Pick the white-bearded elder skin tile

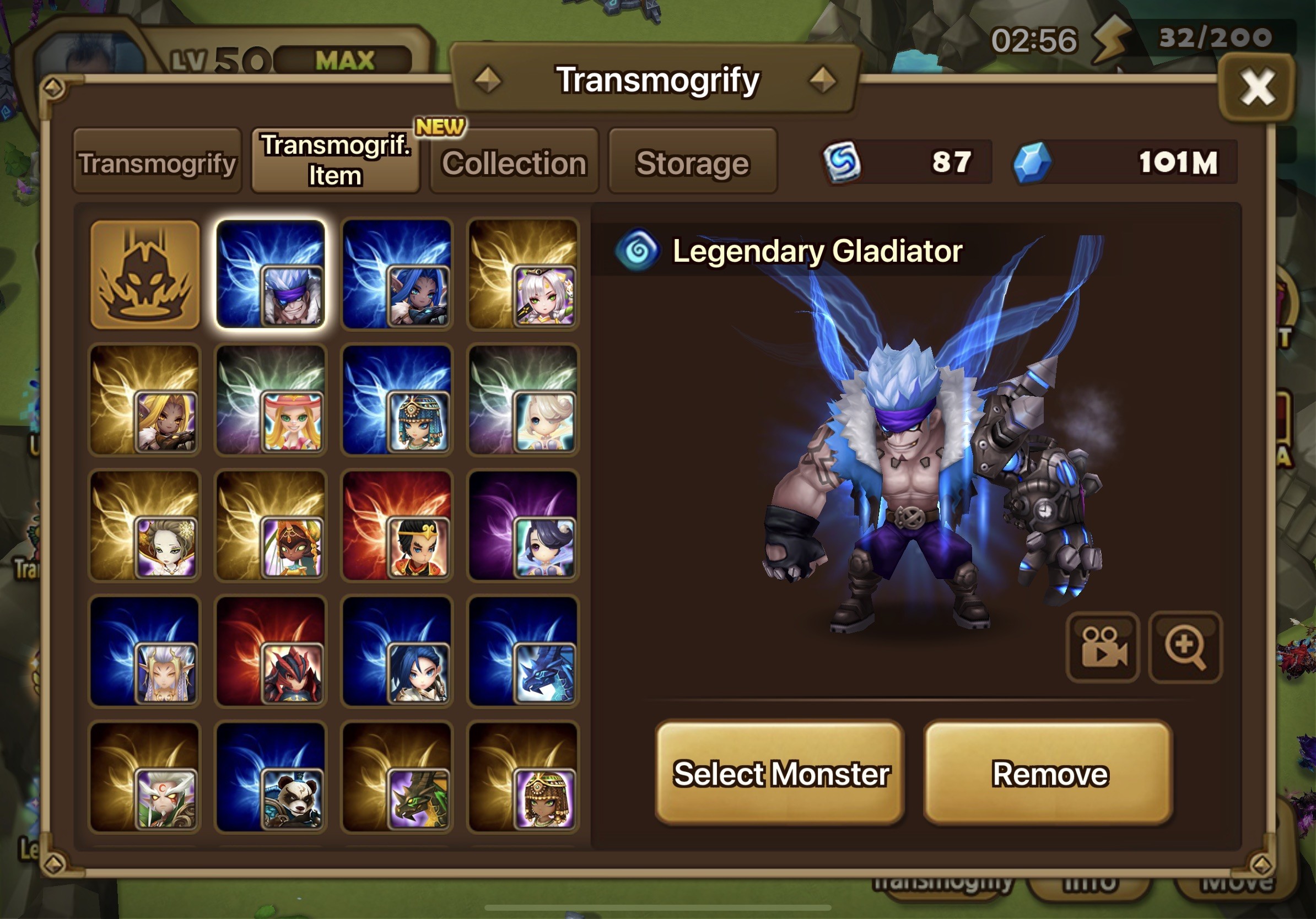point(145,777)
